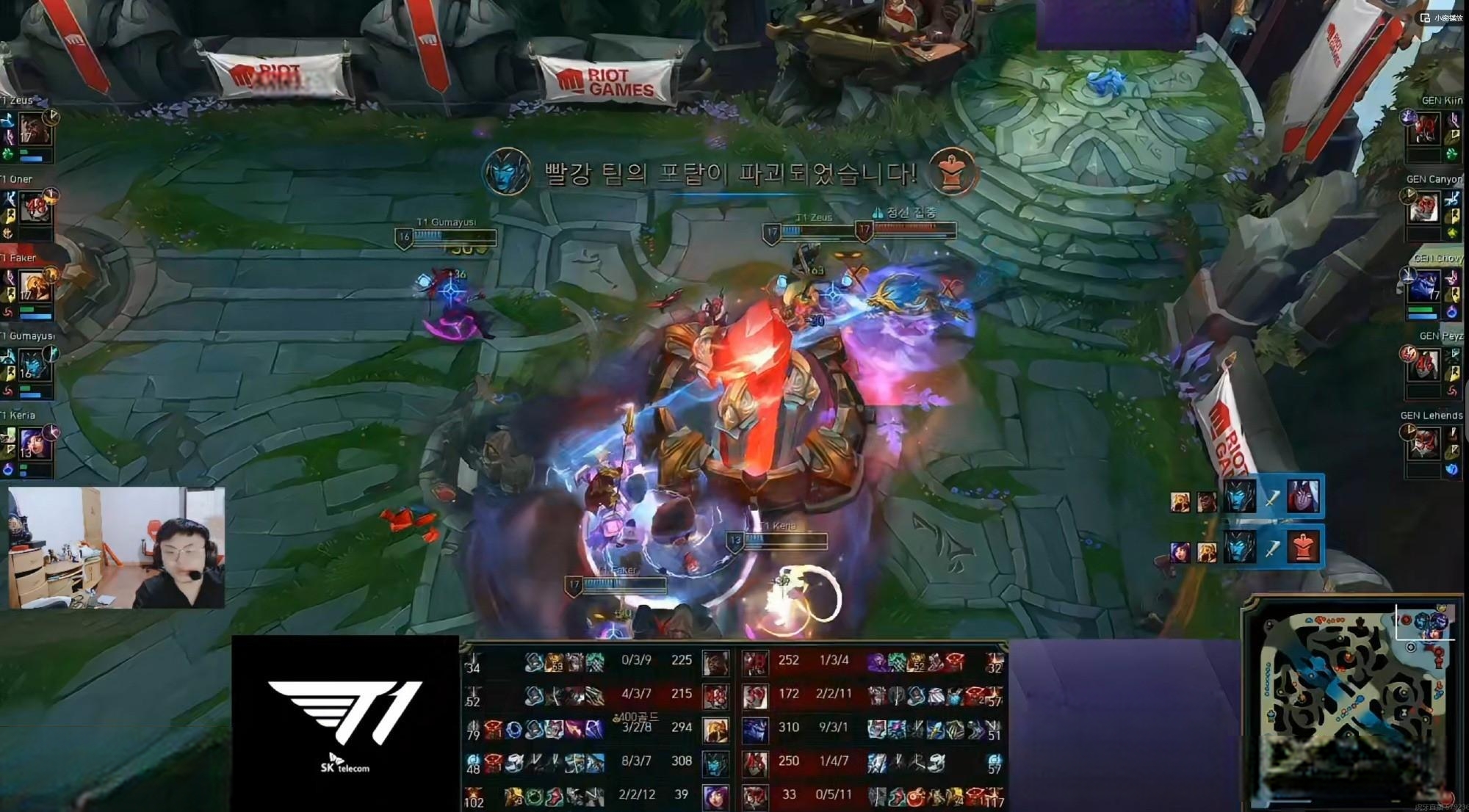Click the scoreboard row with 2/2/12 KDA
1469x812 pixels.
click(595, 796)
